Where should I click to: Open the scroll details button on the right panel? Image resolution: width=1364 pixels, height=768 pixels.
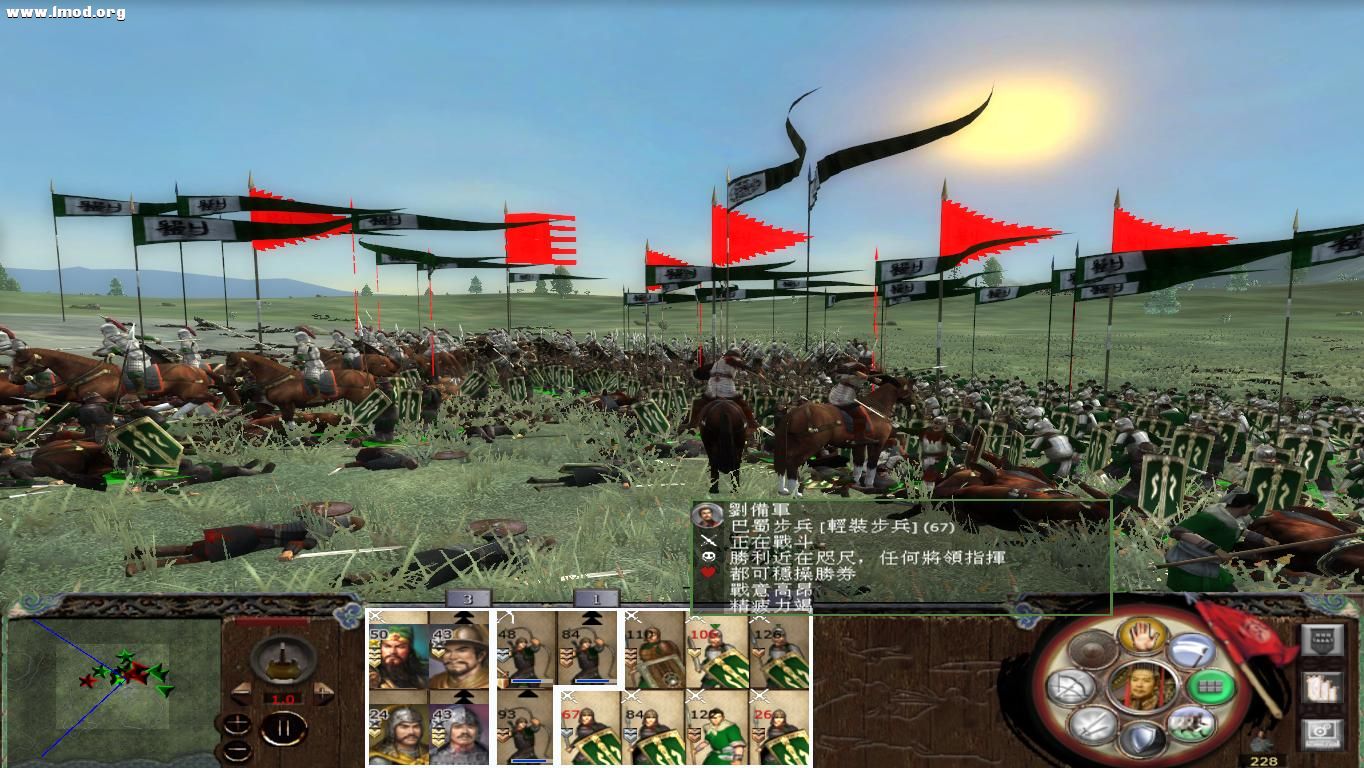coord(1323,689)
